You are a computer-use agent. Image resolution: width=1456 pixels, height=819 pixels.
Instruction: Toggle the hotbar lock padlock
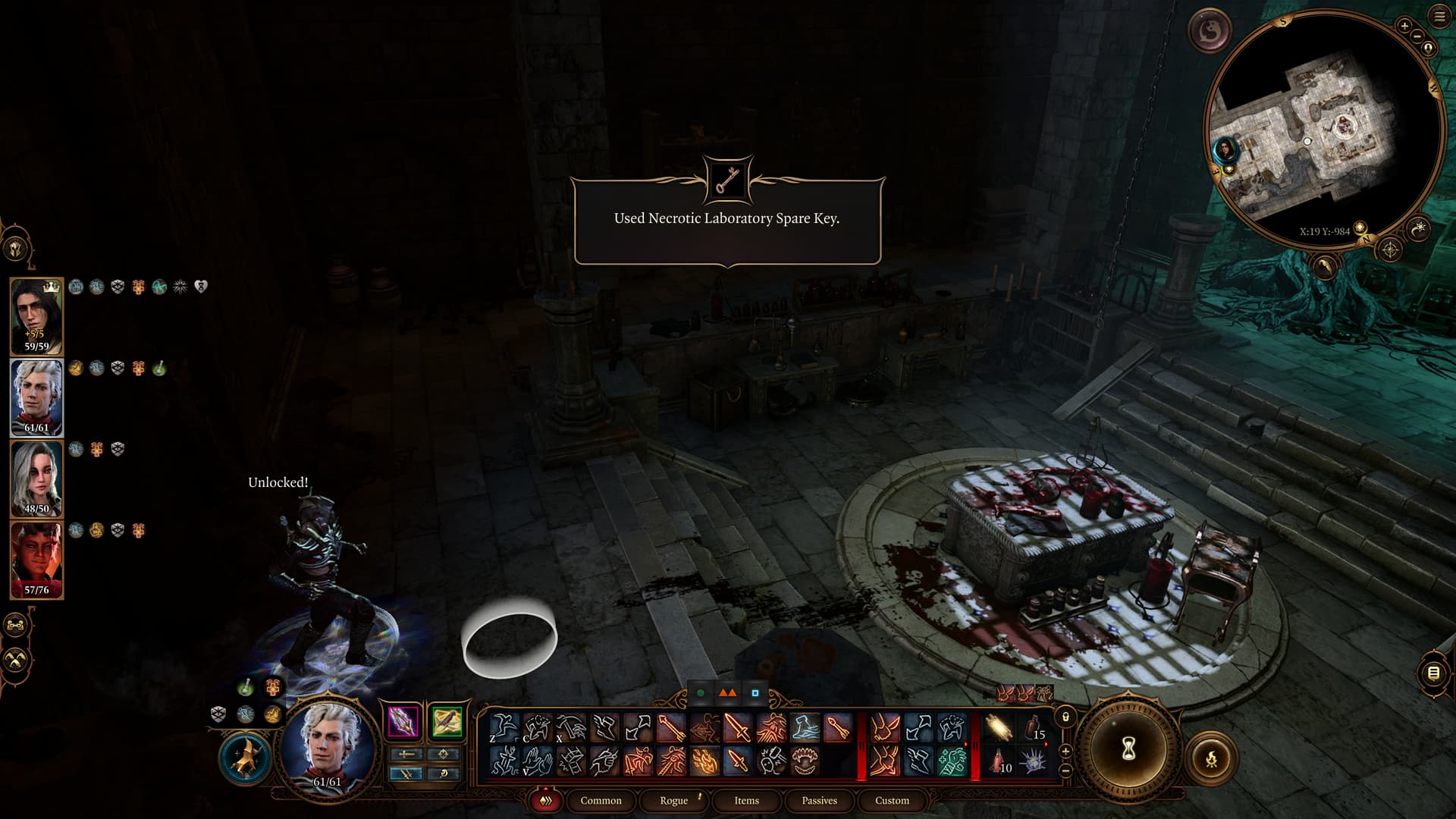[1065, 717]
